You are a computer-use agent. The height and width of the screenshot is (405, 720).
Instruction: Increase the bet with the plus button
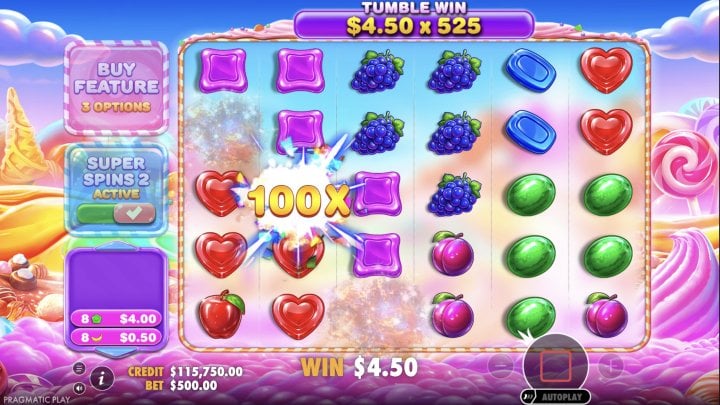pyautogui.click(x=610, y=364)
